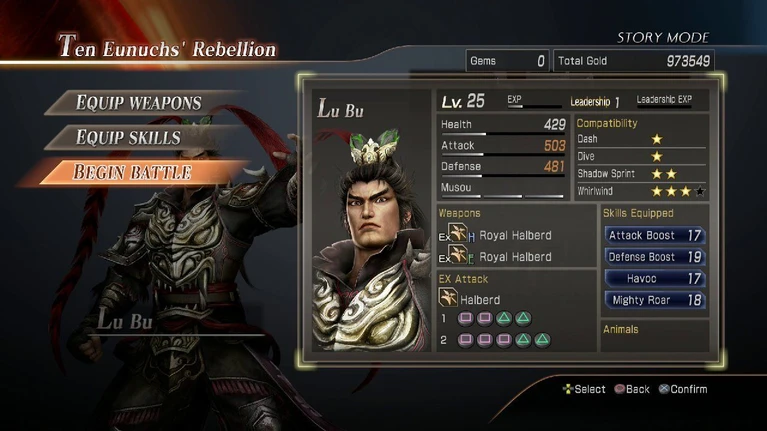Select the Halberd EX Attack icon
The width and height of the screenshot is (767, 431).
[449, 298]
